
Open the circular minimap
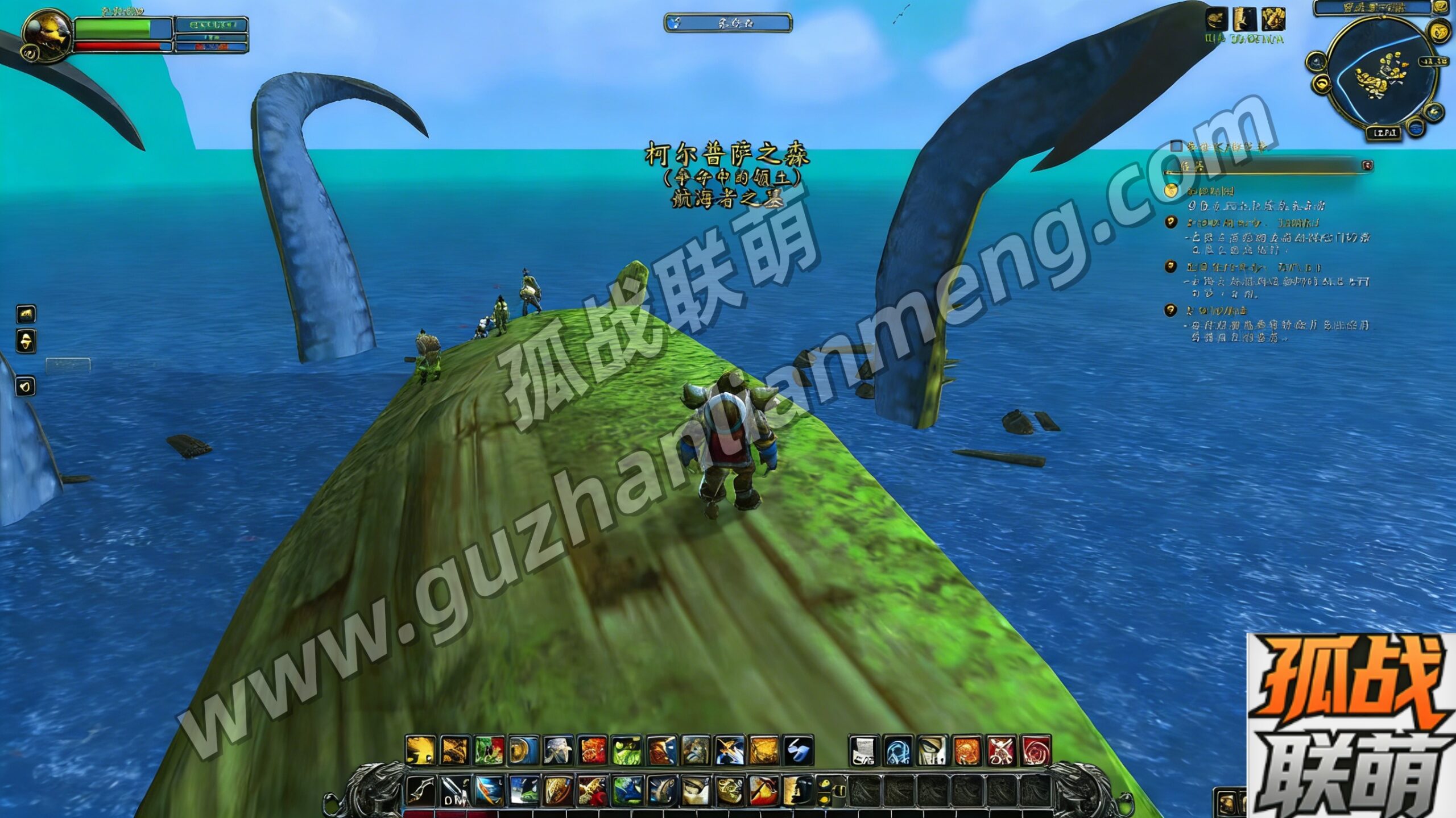(x=1380, y=74)
